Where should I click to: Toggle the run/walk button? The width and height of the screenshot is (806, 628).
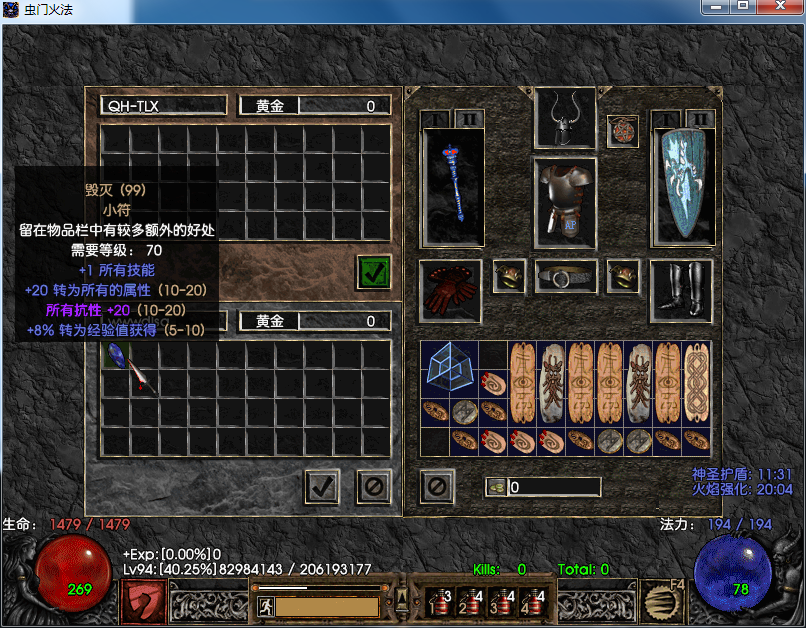(266, 605)
